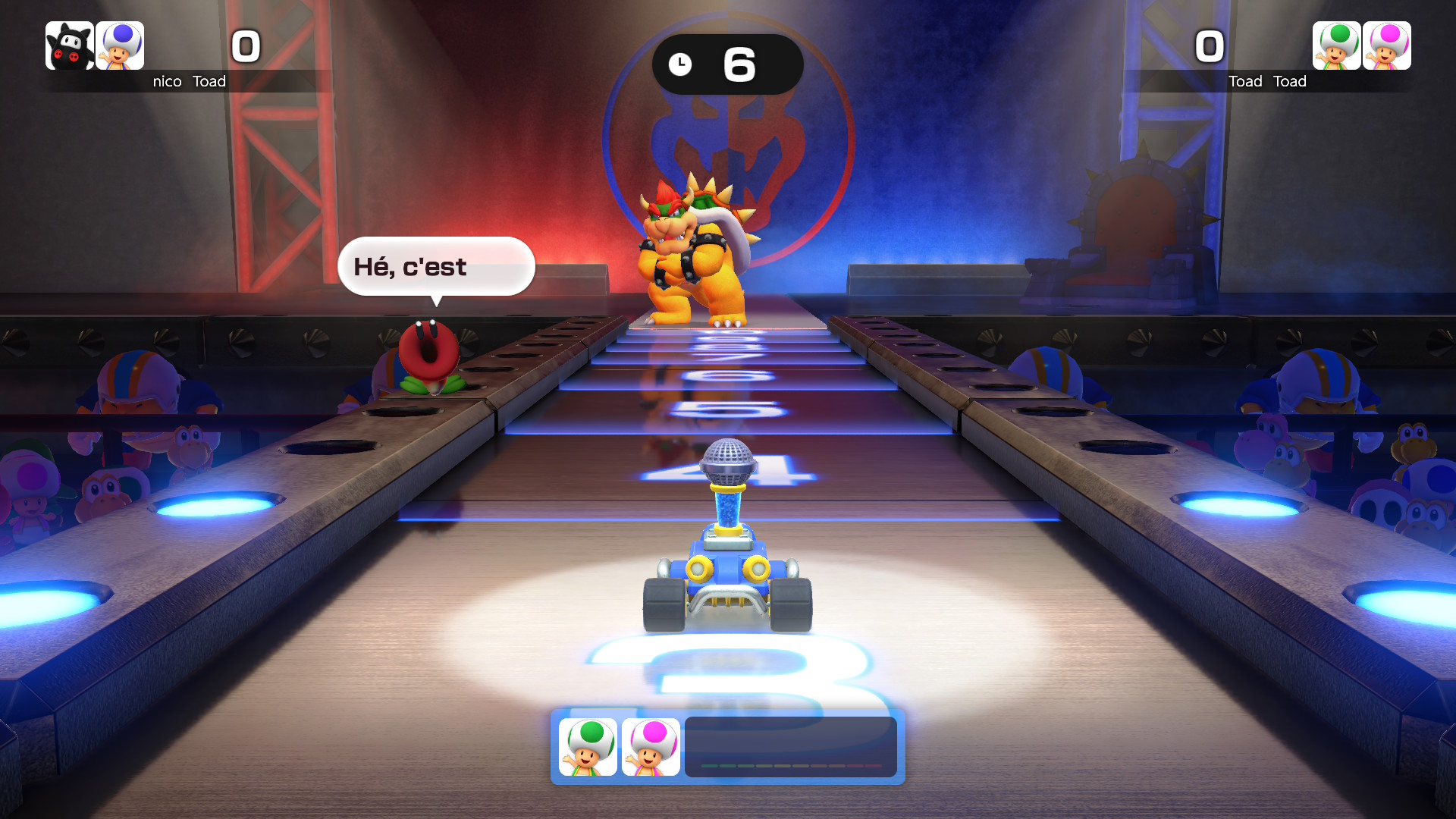Click the green Toad portrait in the scoreboard
This screenshot has height=819, width=1456.
pyautogui.click(x=1336, y=45)
